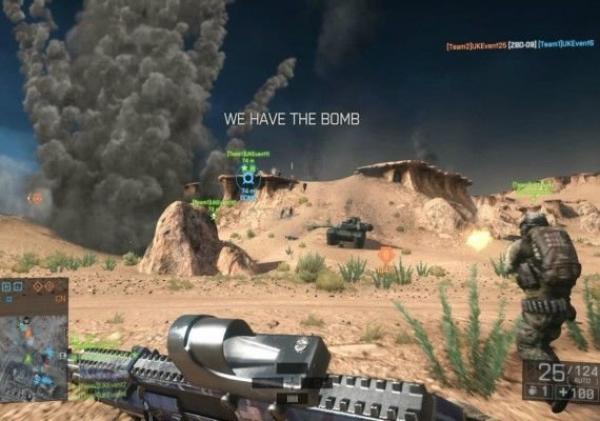Click the minimap in the corner
Viewport: 600px width, 421px height.
coord(33,340)
